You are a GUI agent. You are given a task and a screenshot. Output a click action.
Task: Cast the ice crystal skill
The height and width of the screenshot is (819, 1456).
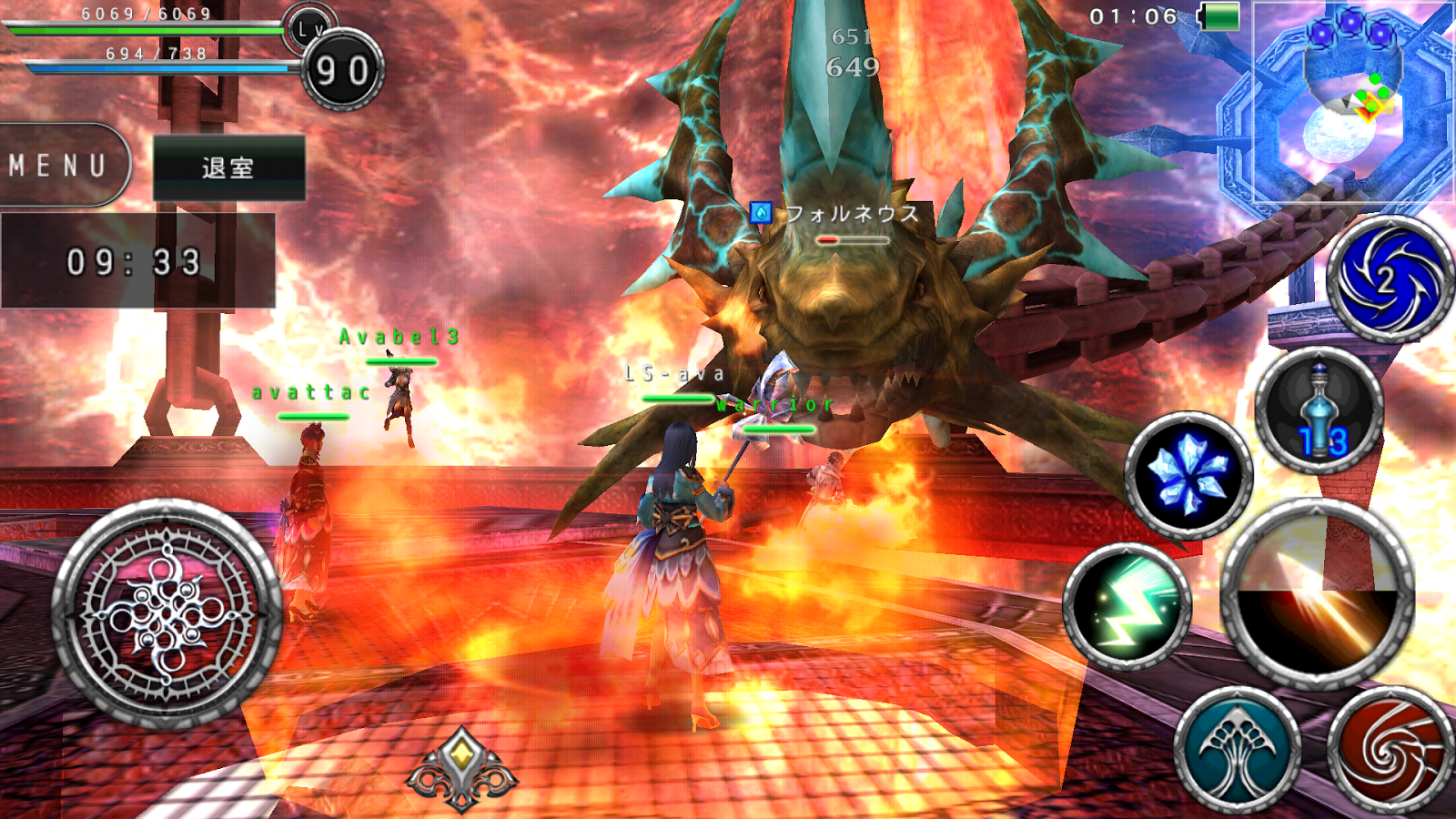pos(1188,476)
